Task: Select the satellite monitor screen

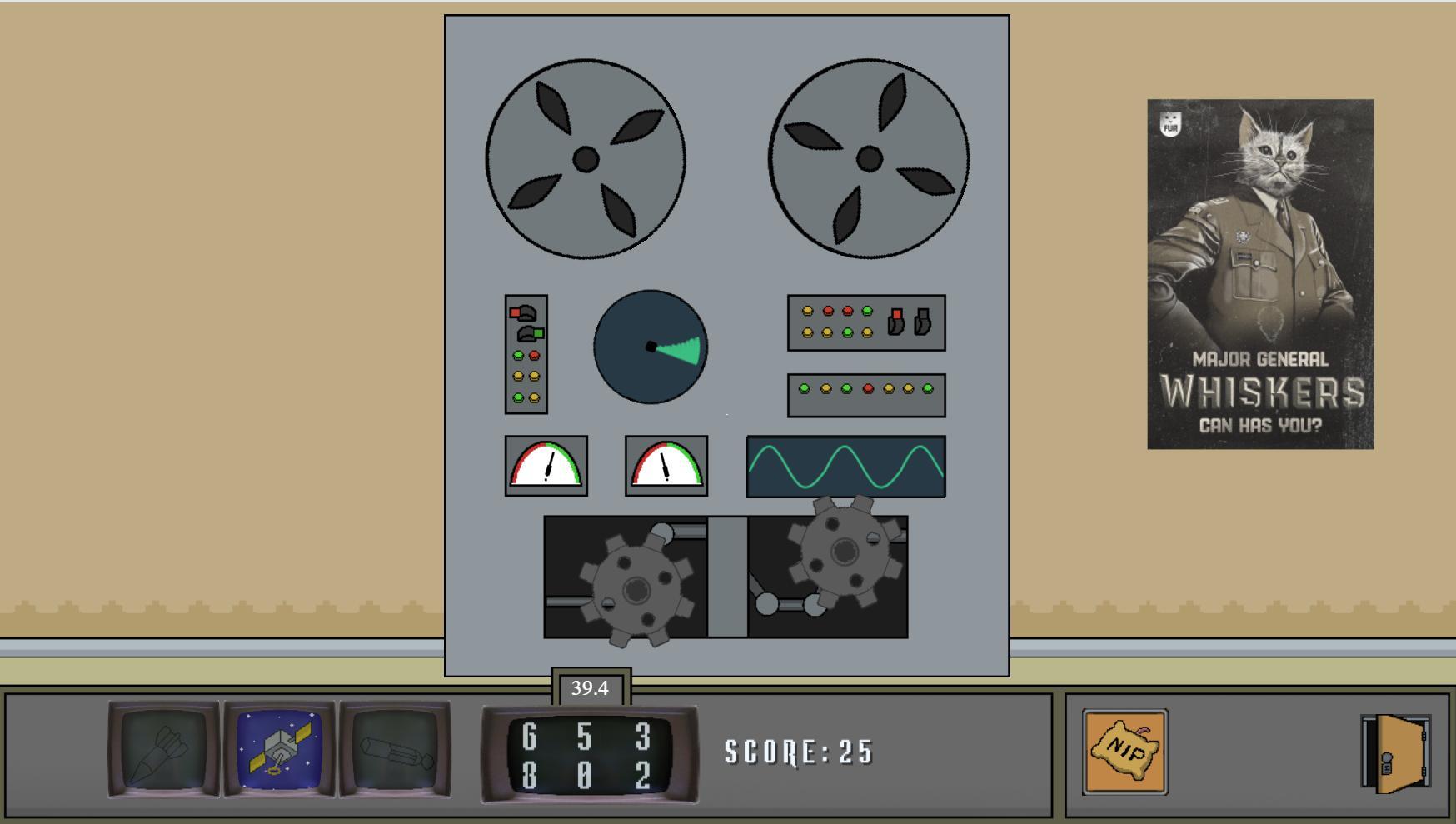Action: click(280, 749)
